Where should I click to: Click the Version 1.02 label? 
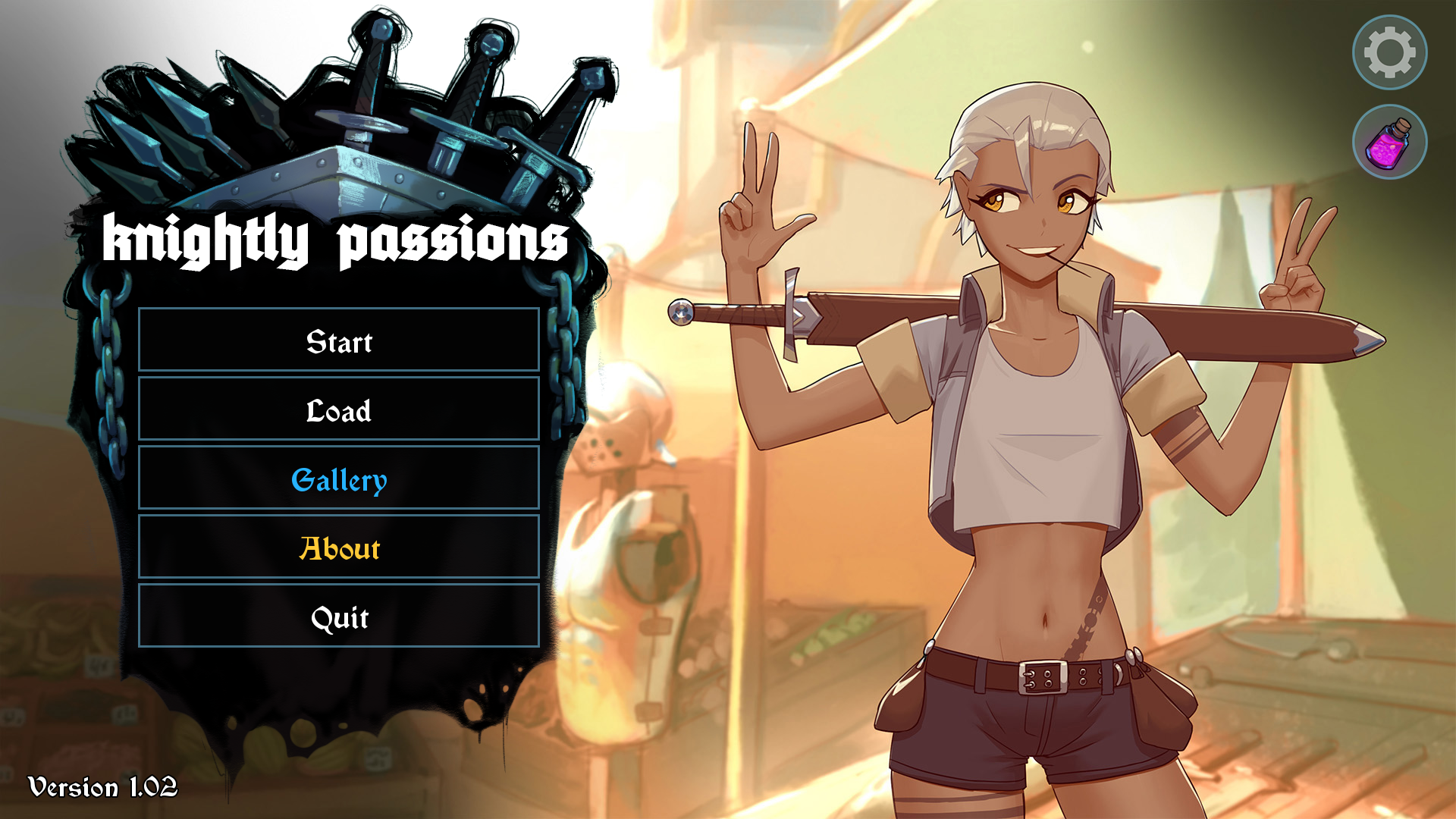(102, 786)
